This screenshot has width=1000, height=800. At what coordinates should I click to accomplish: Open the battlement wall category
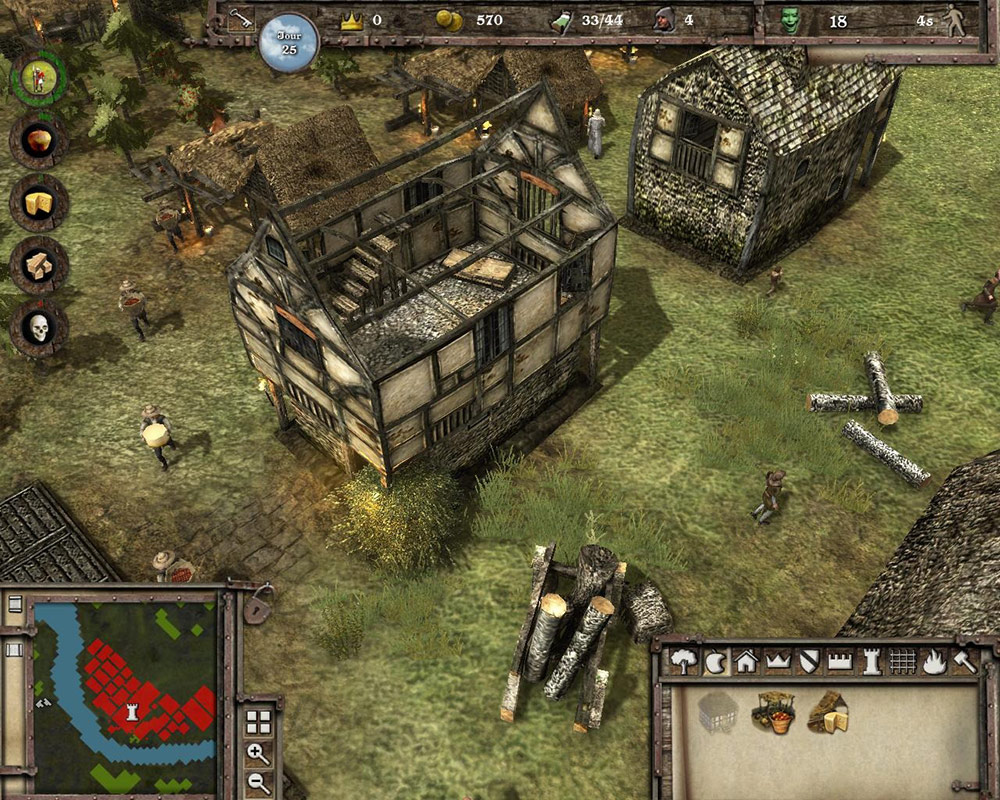(x=840, y=661)
